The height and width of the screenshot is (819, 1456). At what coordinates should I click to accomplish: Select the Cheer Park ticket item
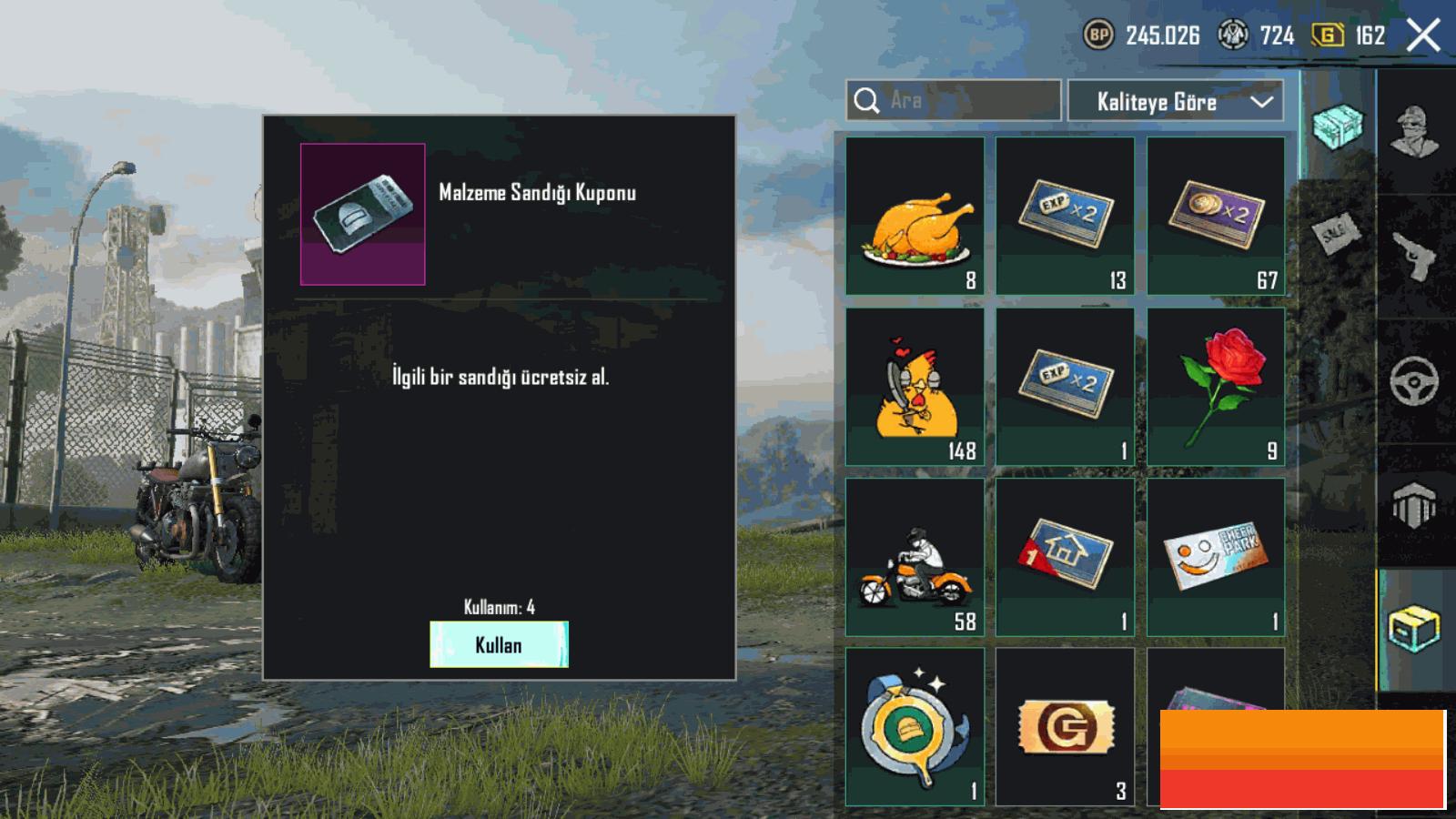click(x=1216, y=557)
